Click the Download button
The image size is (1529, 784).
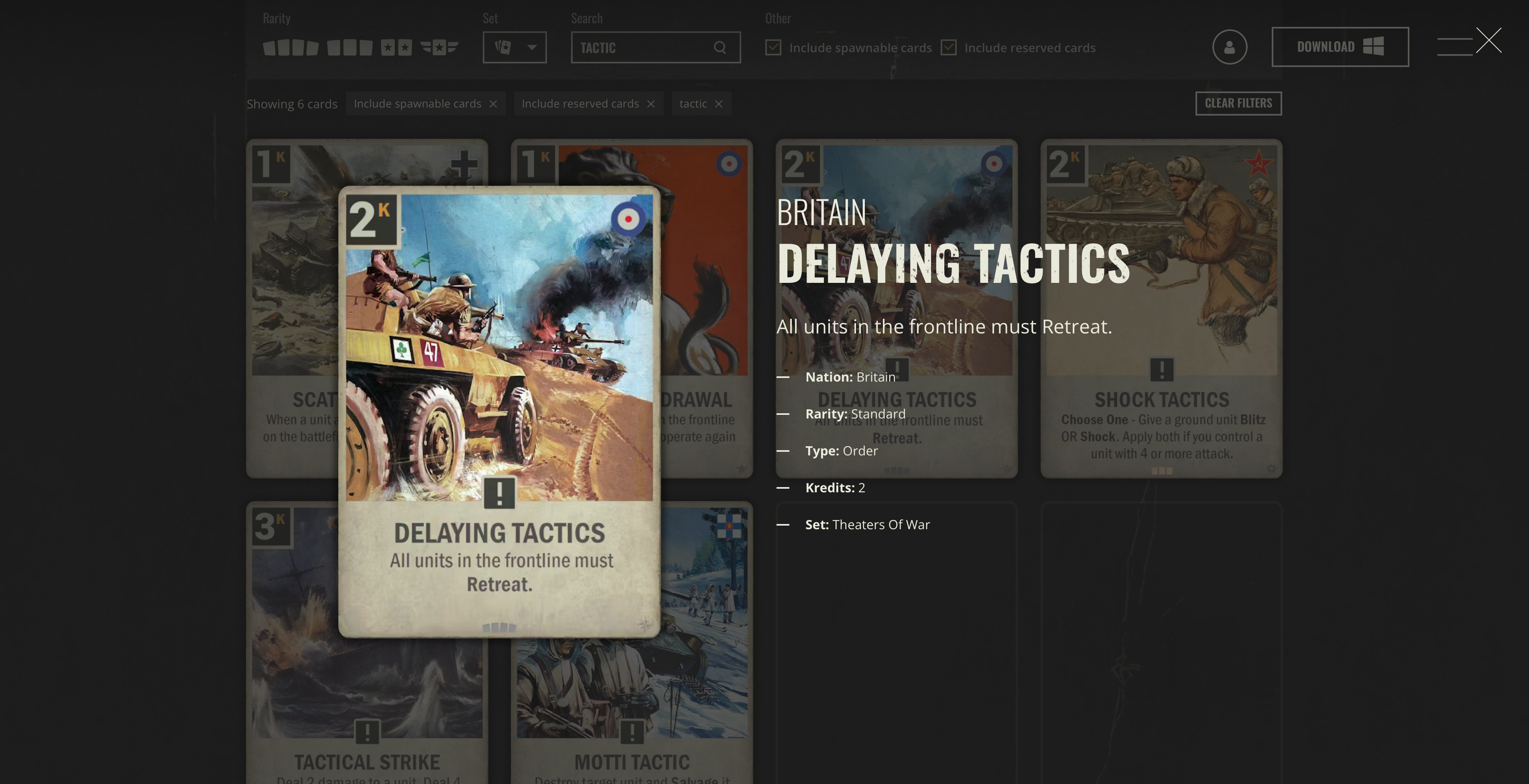coord(1340,47)
